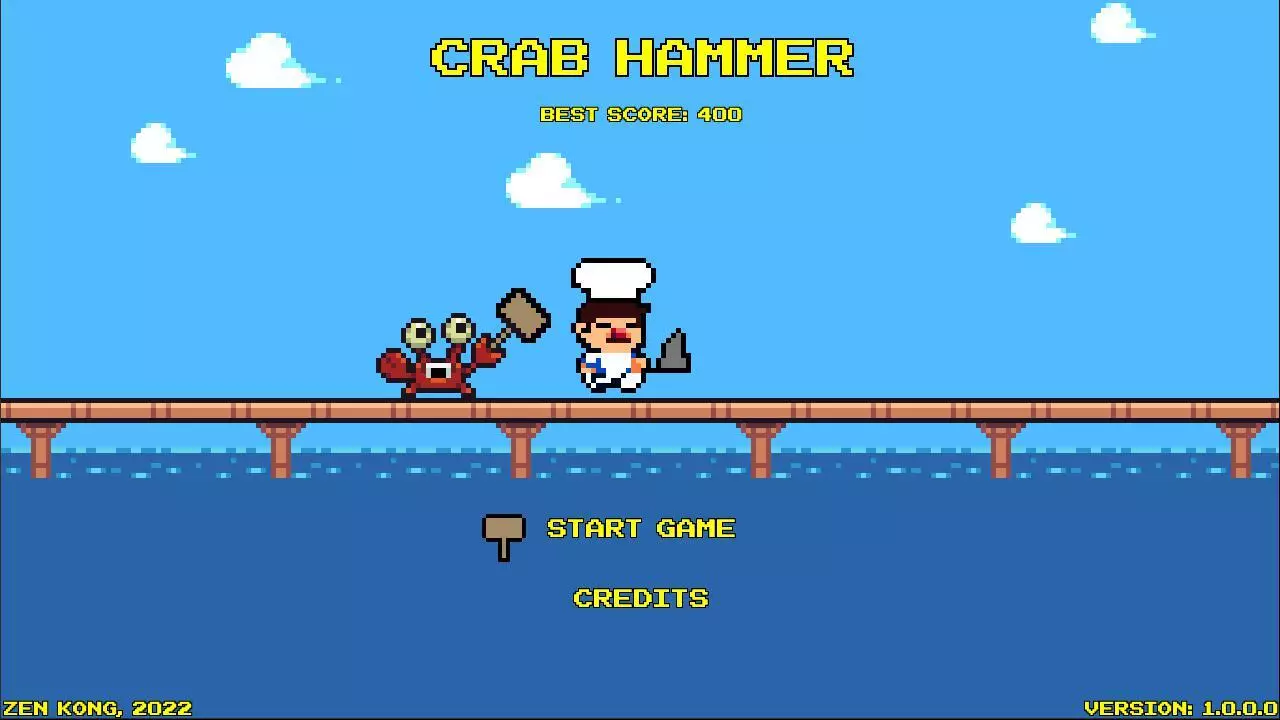Click the wooden pier walkway

200,408
